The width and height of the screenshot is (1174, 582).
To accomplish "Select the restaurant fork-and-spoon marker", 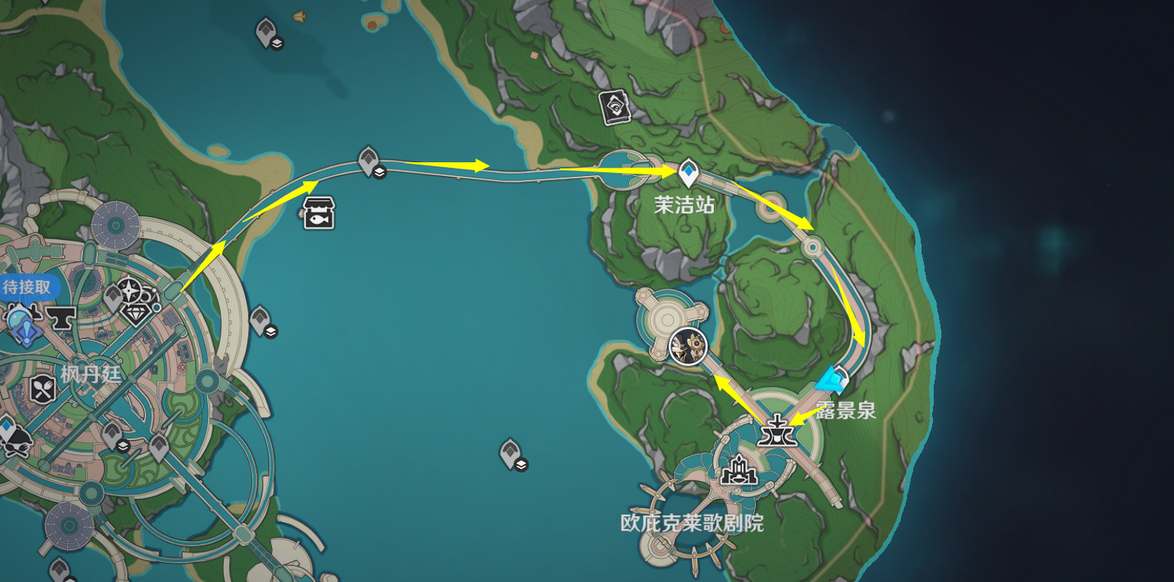I will pos(42,387).
